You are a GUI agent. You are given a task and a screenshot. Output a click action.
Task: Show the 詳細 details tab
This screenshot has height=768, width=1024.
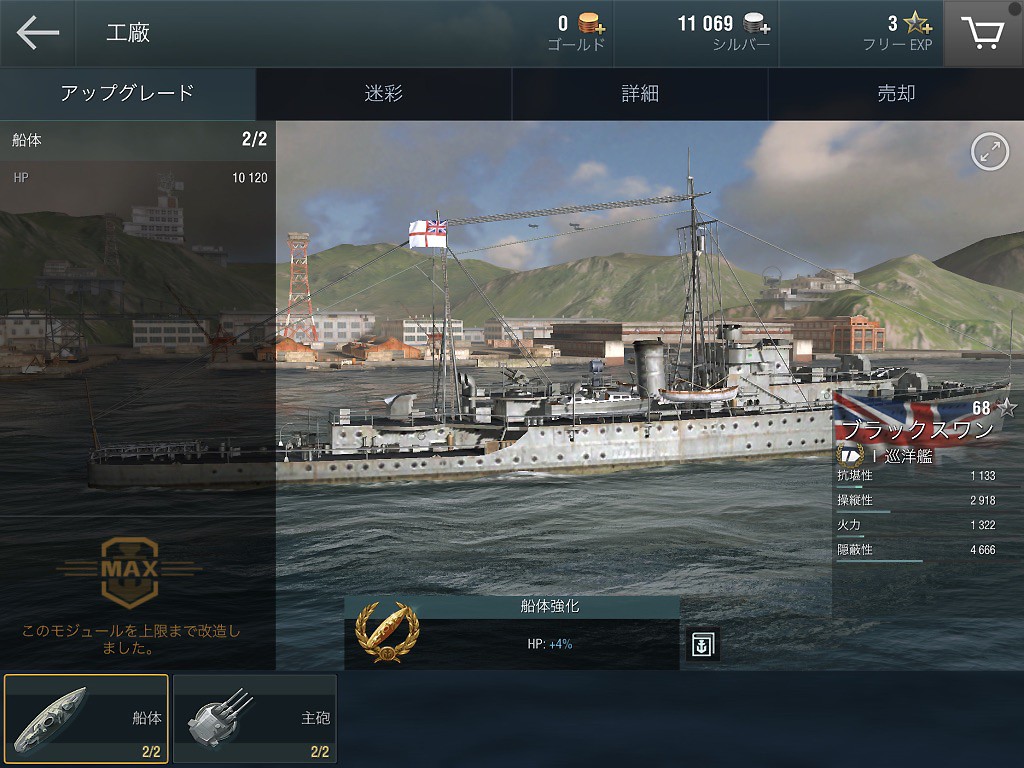click(x=640, y=94)
